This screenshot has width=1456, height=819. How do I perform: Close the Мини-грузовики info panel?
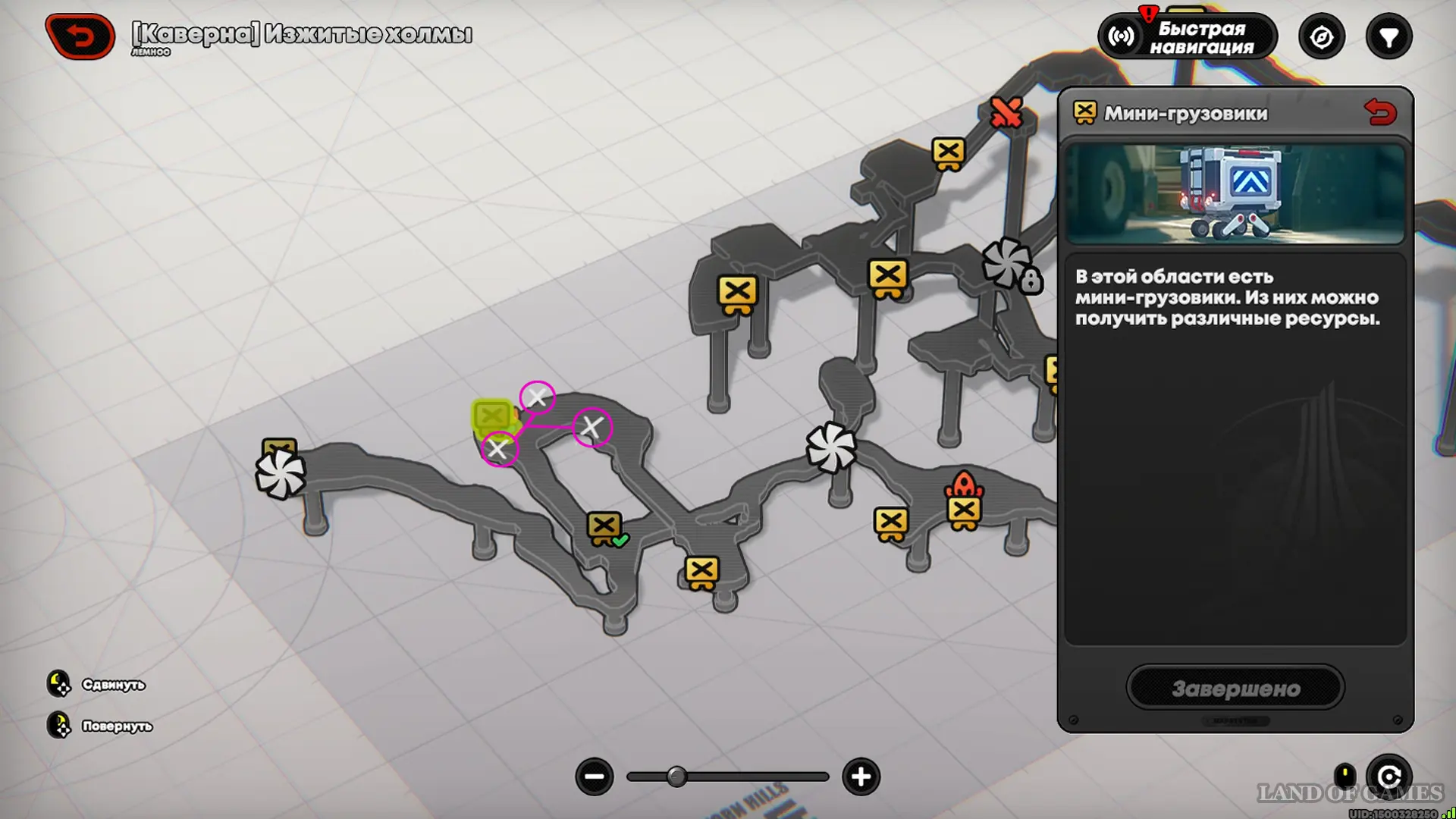click(1380, 113)
